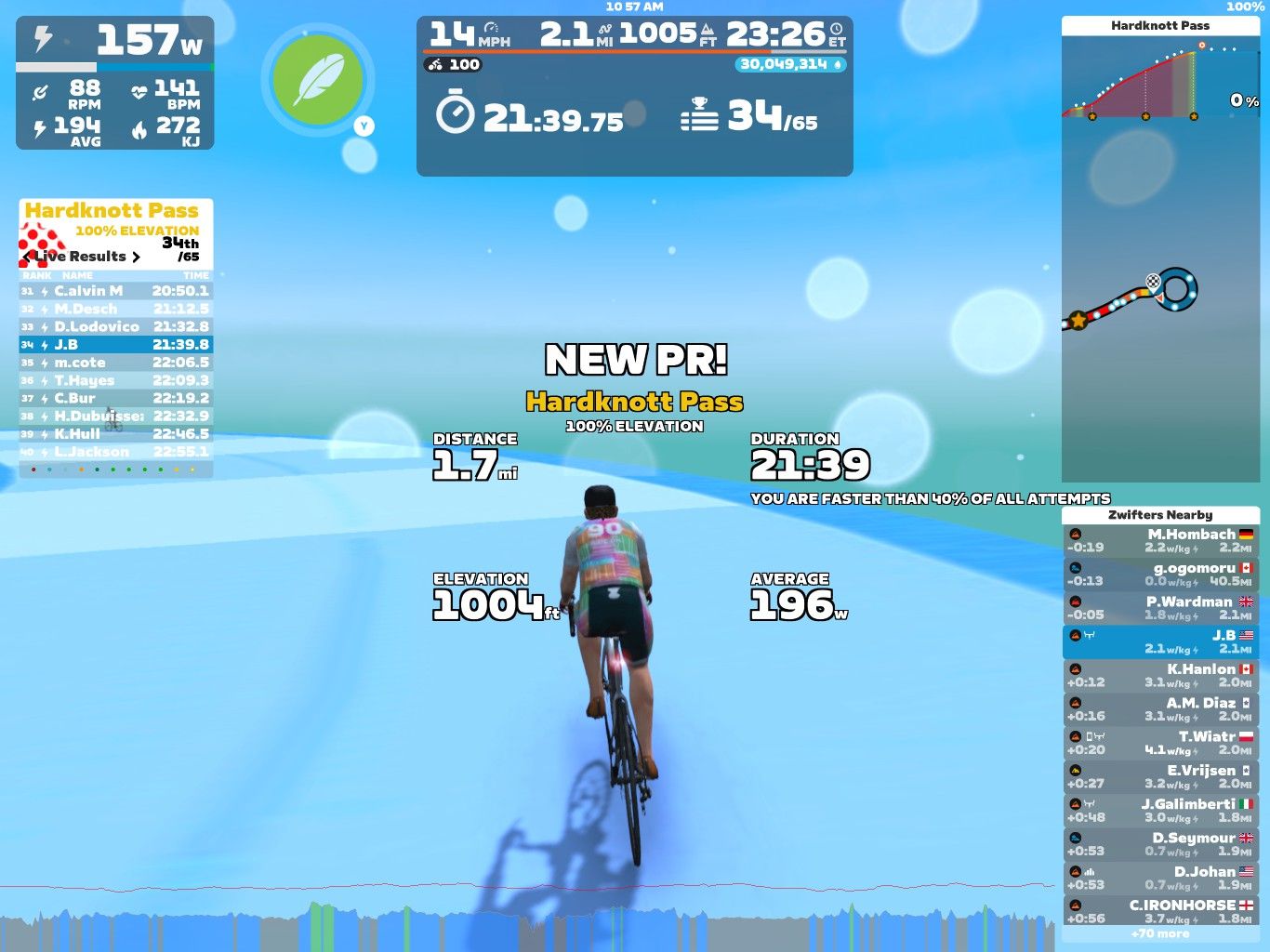Select M.Hombach in the Zwifters Nearby list

(x=1160, y=539)
